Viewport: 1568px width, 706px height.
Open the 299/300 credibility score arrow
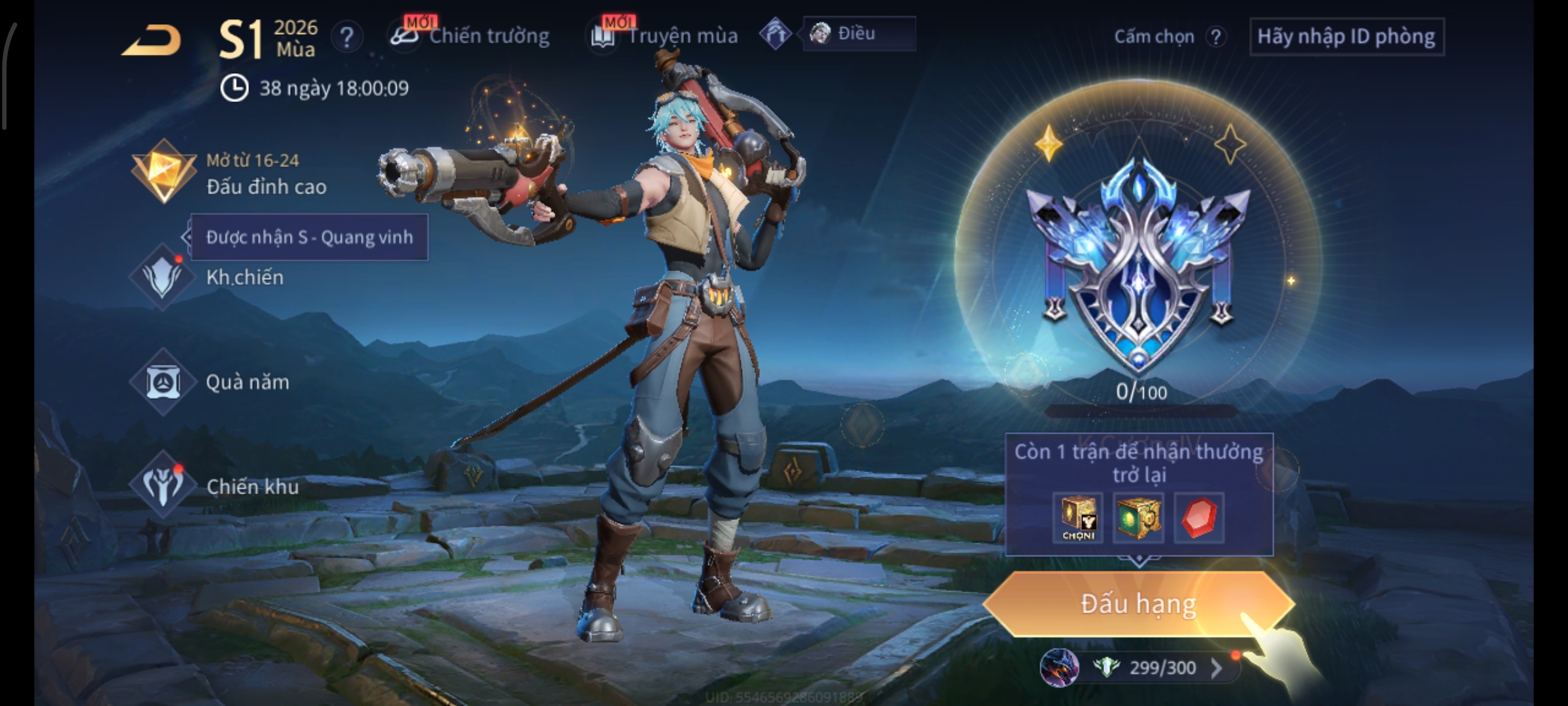pyautogui.click(x=1216, y=667)
